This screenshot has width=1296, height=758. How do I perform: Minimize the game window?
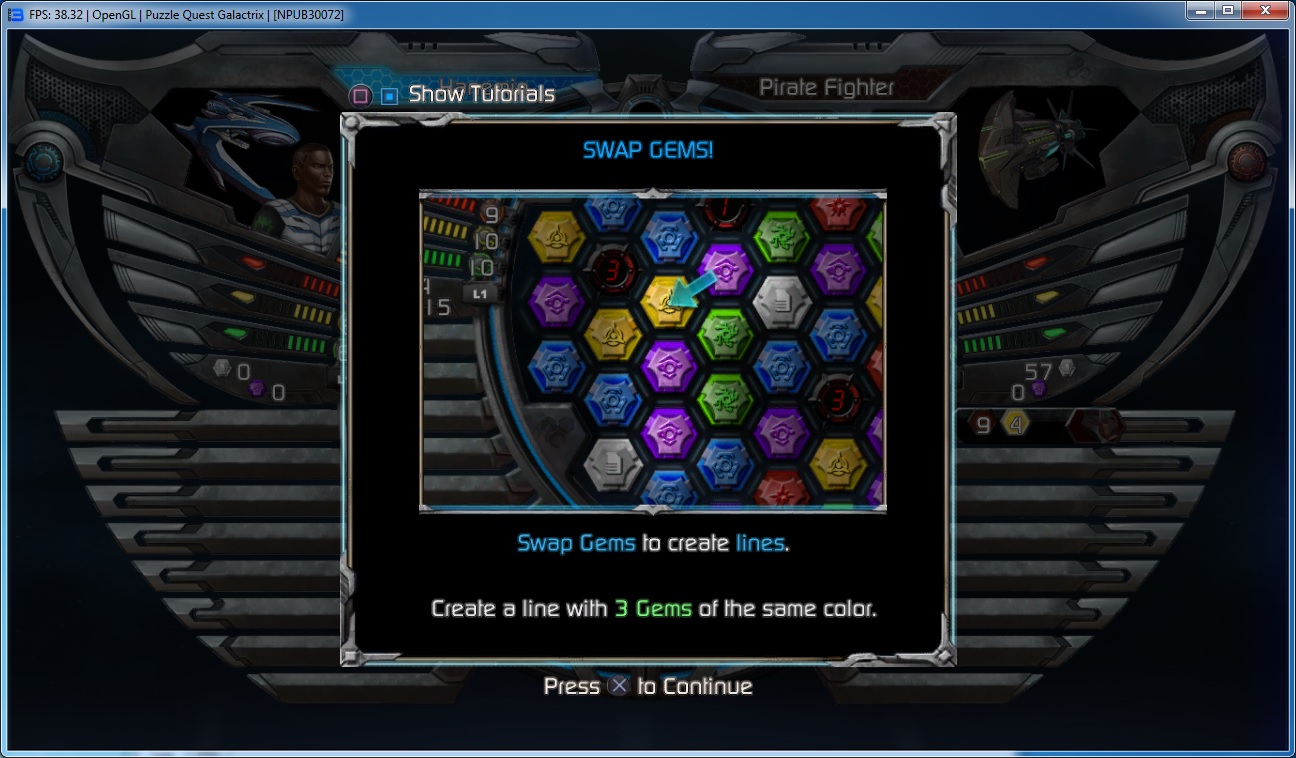pos(1200,10)
